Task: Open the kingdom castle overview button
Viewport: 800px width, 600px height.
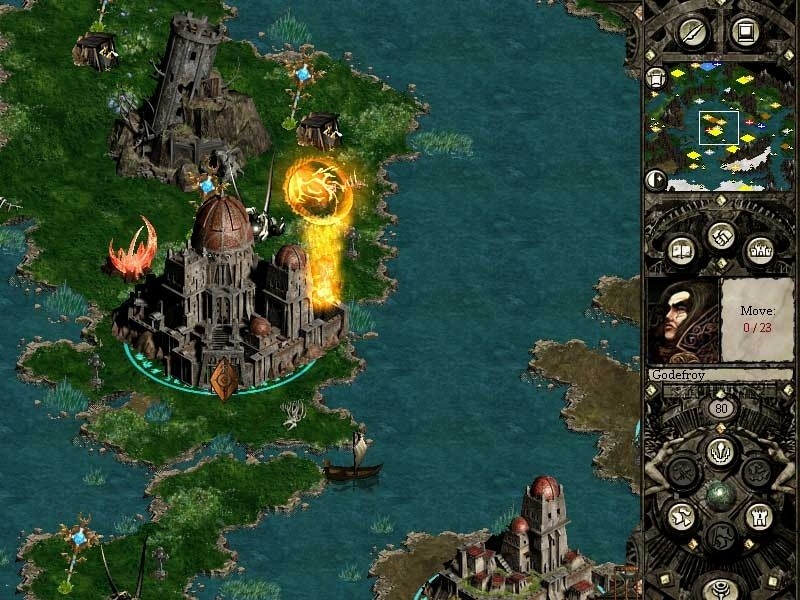Action: click(x=757, y=251)
